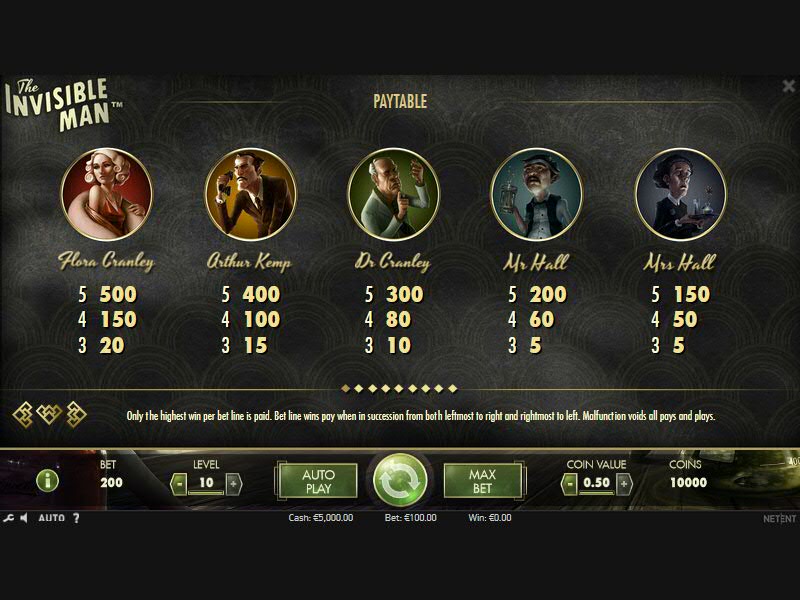
Task: Jump to the last paytable page dot
Action: [453, 388]
